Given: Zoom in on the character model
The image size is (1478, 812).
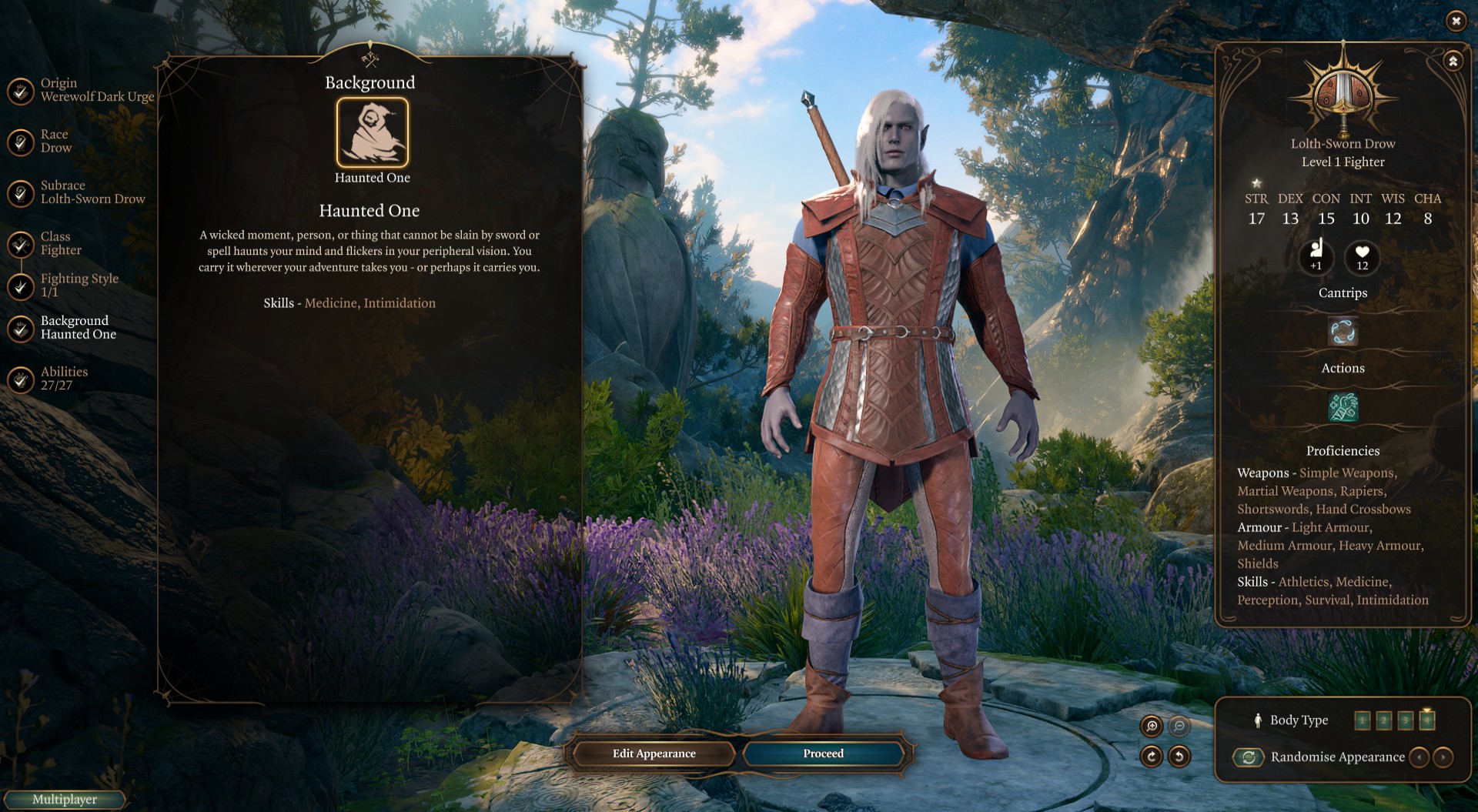Looking at the screenshot, I should (x=1152, y=726).
